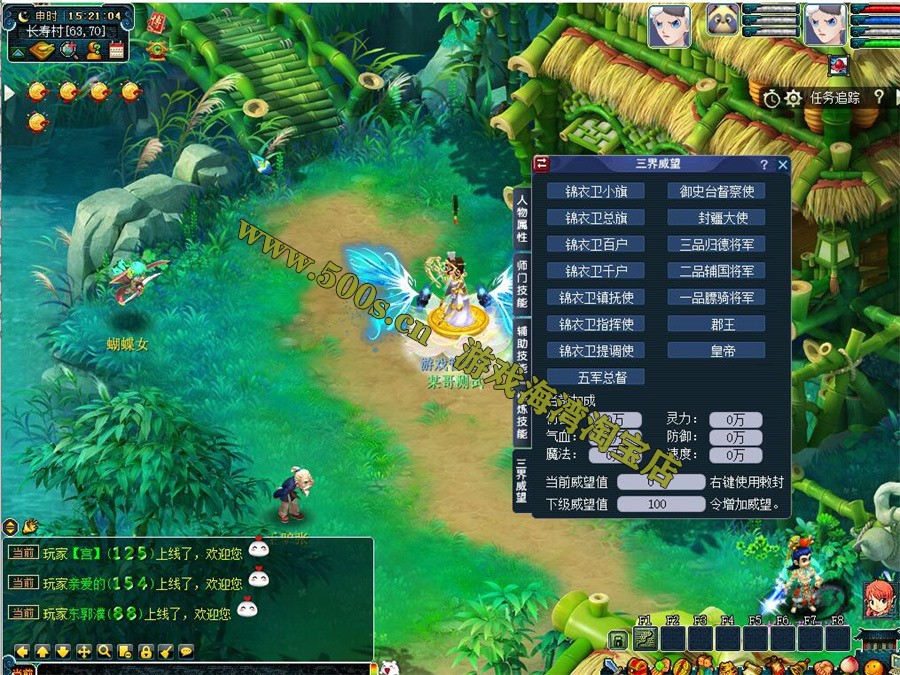Select the 锦衣卫小旗 title button
This screenshot has width=900, height=675.
(596, 191)
